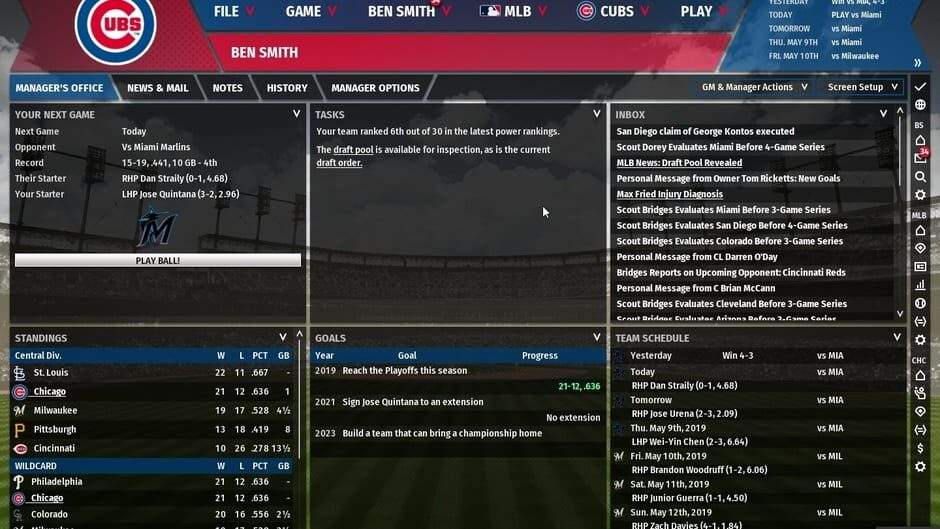Open the History tab
The image size is (940, 529).
point(287,88)
